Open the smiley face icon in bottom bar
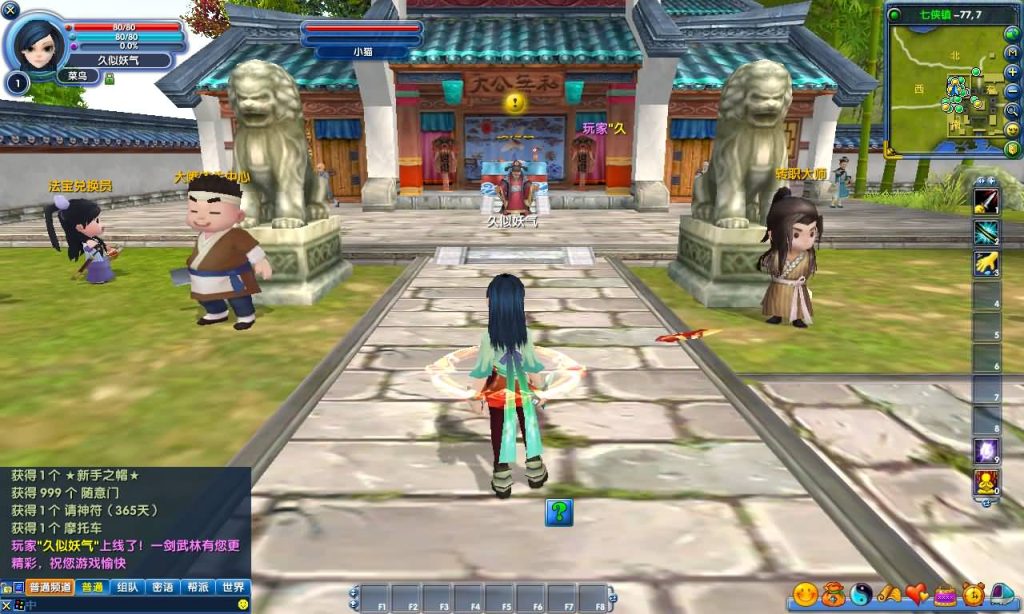This screenshot has height=614, width=1024. click(804, 595)
